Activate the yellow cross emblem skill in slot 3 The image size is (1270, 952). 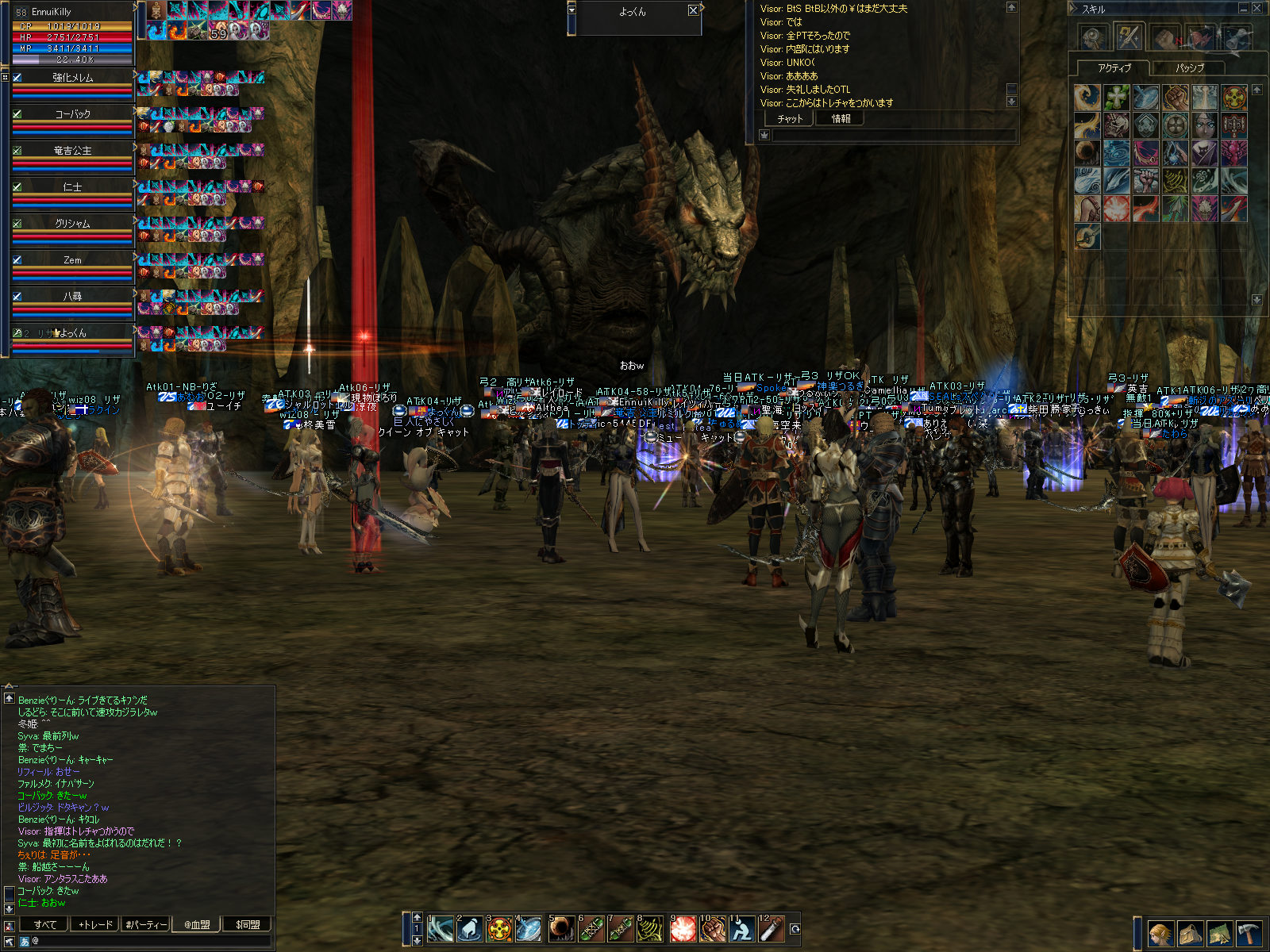coord(499,929)
